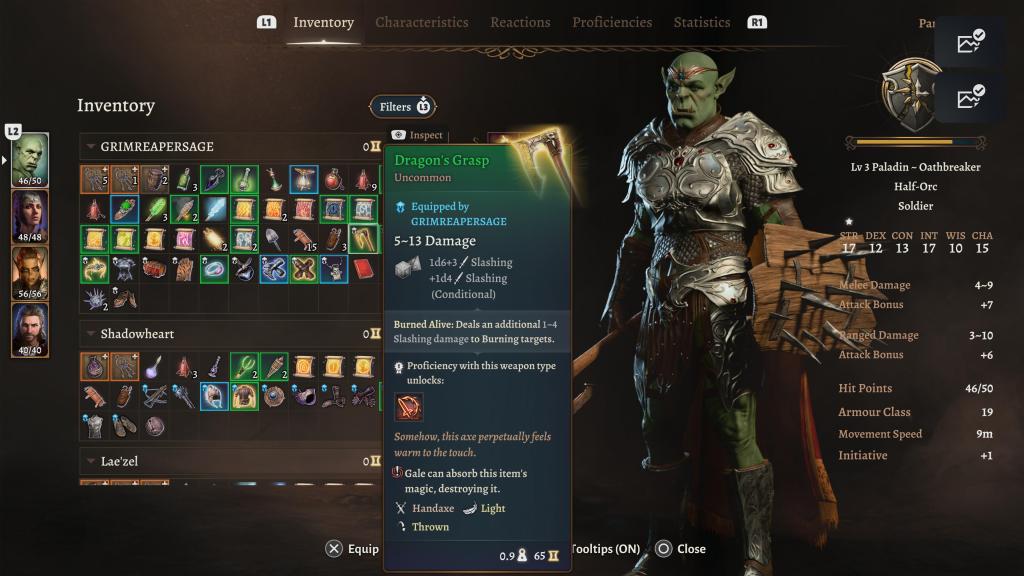Pick the red-haired companion portrait
Viewport: 1024px width, 576px height.
click(x=30, y=273)
